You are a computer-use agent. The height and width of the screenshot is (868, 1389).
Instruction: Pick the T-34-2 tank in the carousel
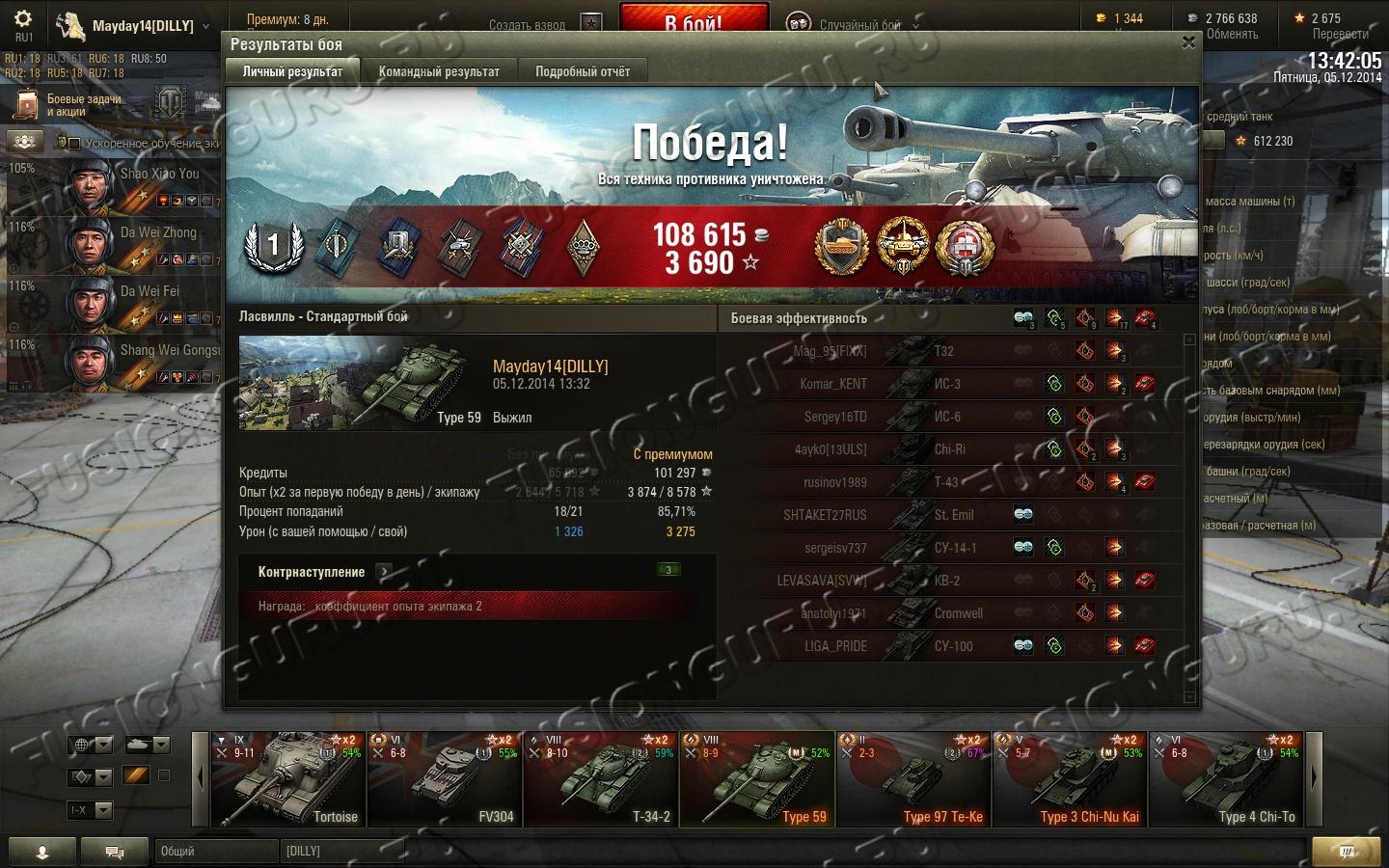(600, 779)
